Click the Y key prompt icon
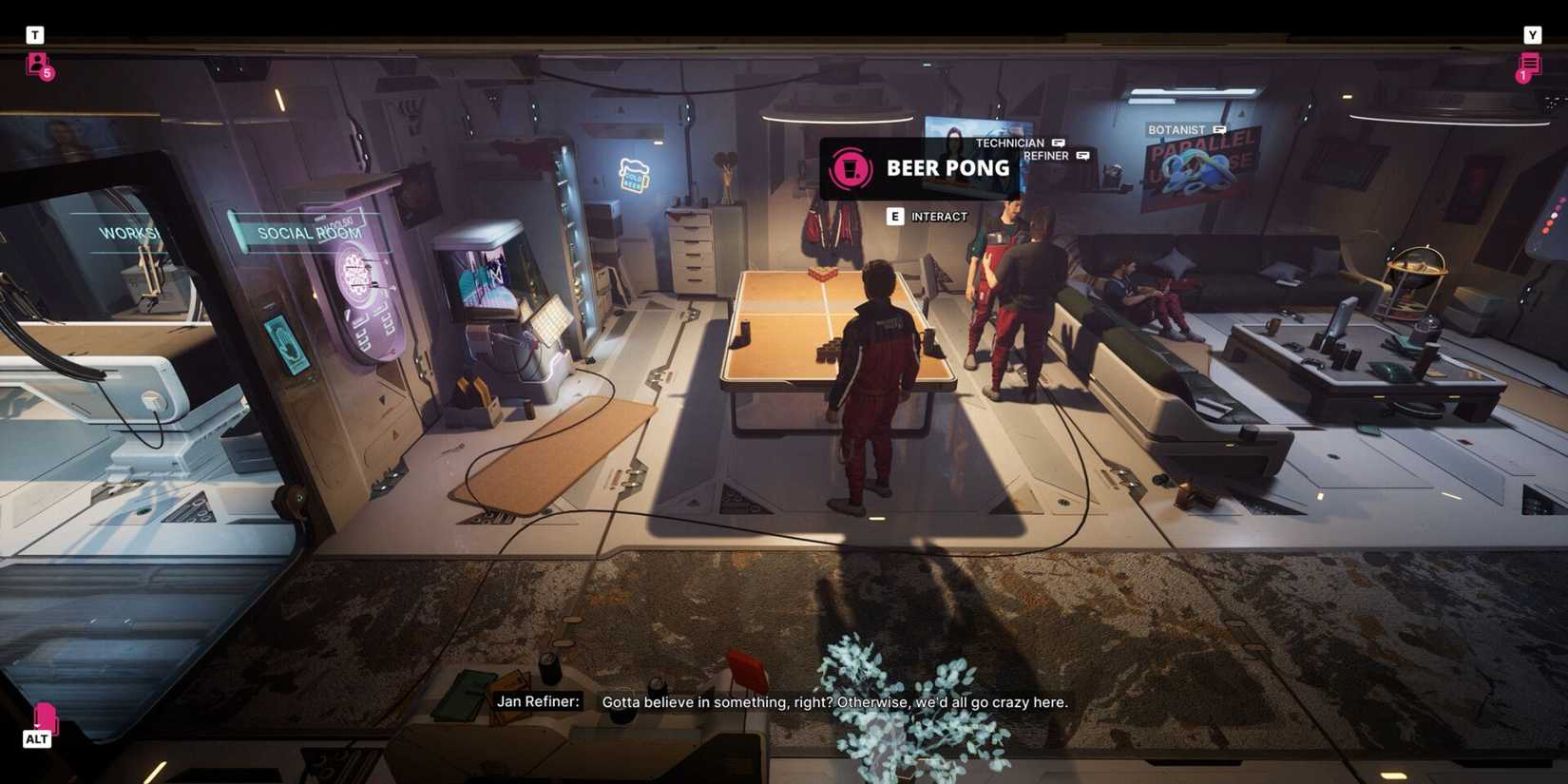Viewport: 1568px width, 784px height. pos(1533,34)
